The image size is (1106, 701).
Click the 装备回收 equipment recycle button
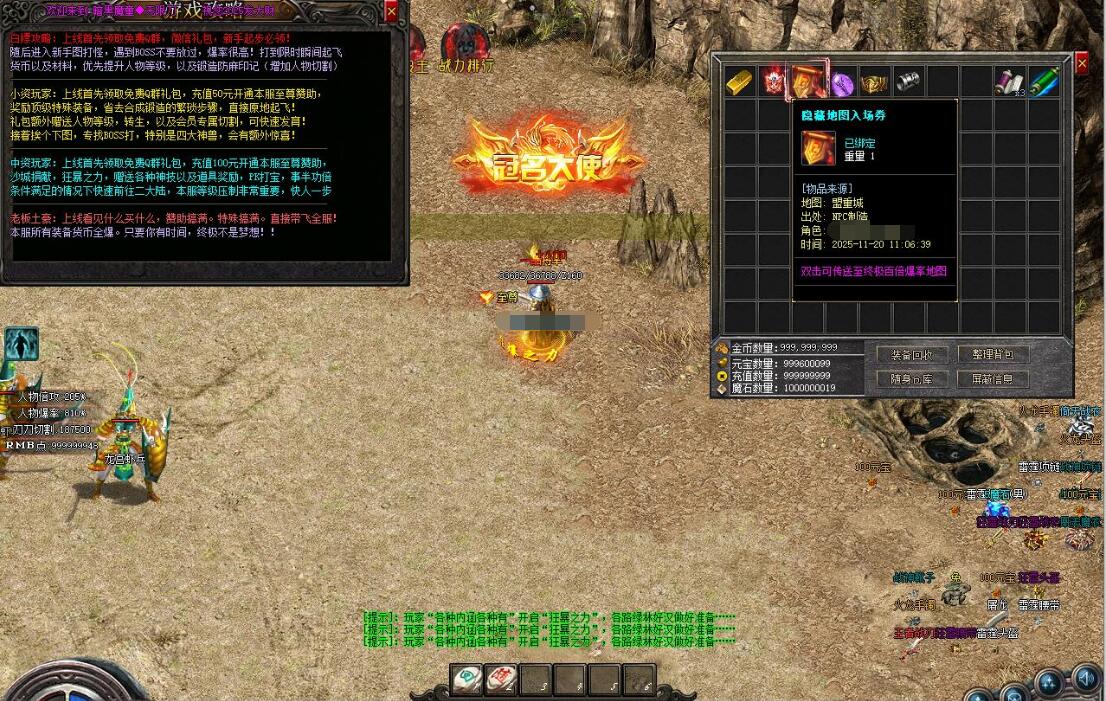[911, 355]
